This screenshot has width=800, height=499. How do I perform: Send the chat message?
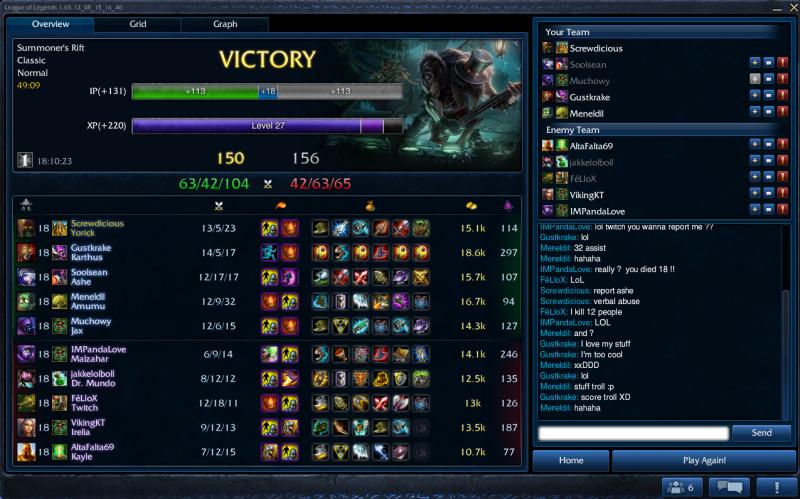pos(761,433)
